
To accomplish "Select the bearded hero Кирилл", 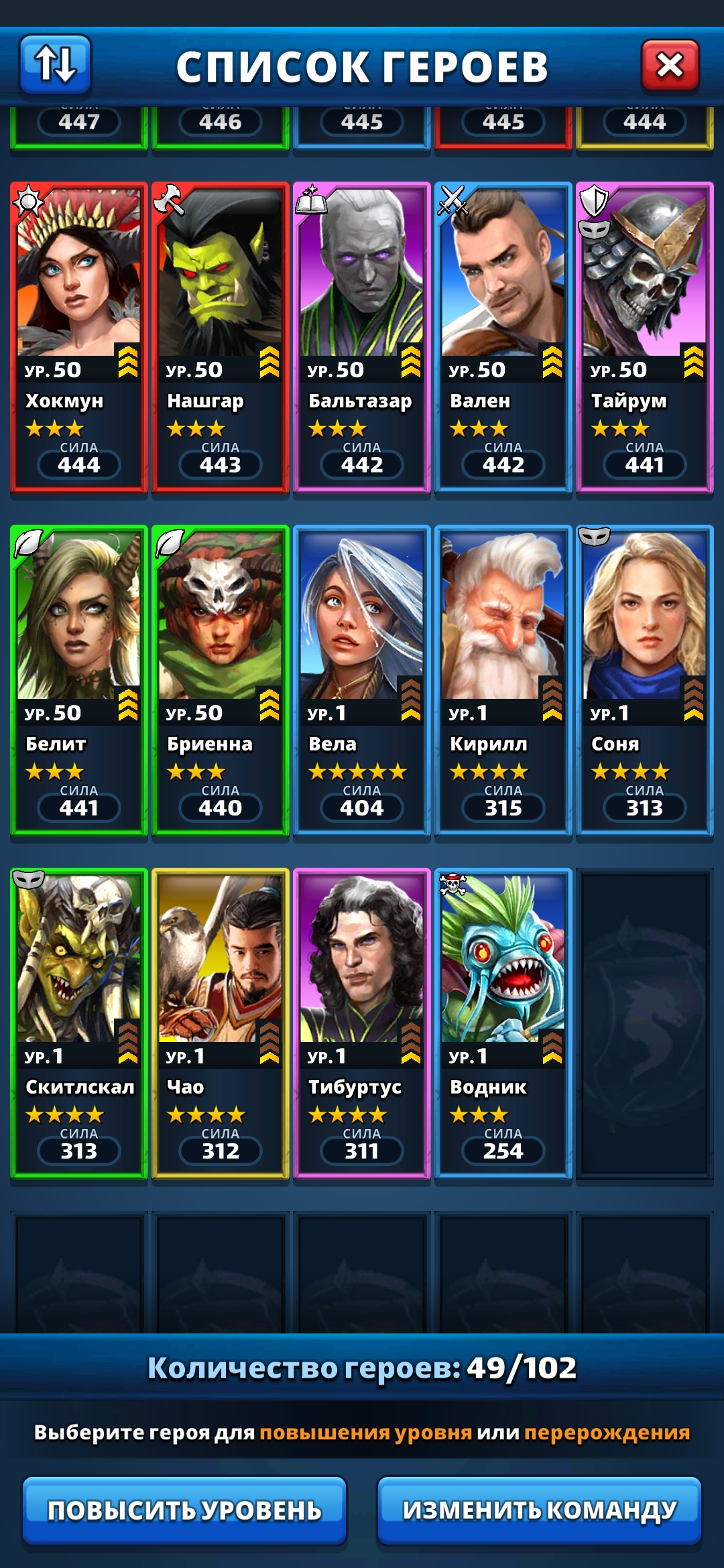I will 503,678.
